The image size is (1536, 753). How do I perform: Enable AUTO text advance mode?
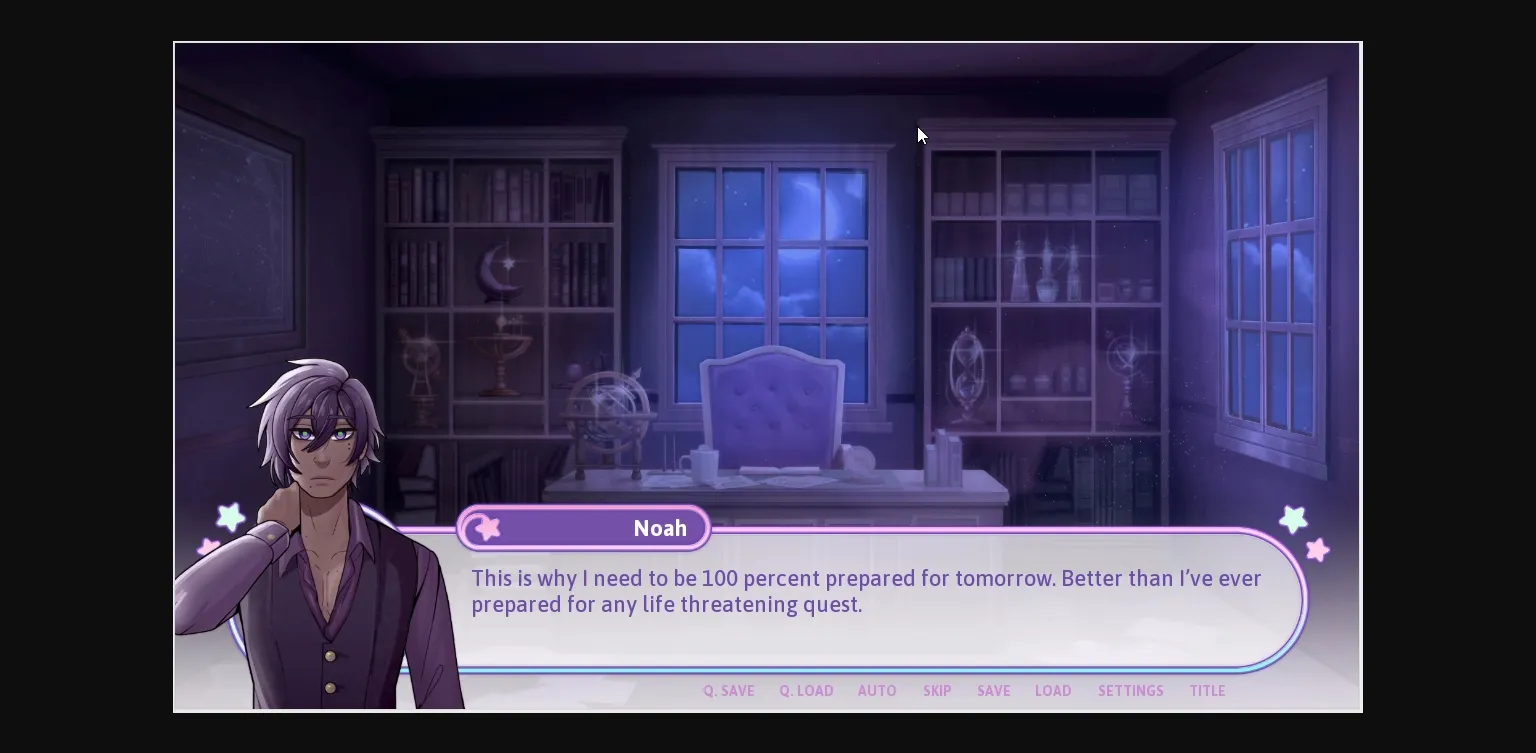[877, 691]
